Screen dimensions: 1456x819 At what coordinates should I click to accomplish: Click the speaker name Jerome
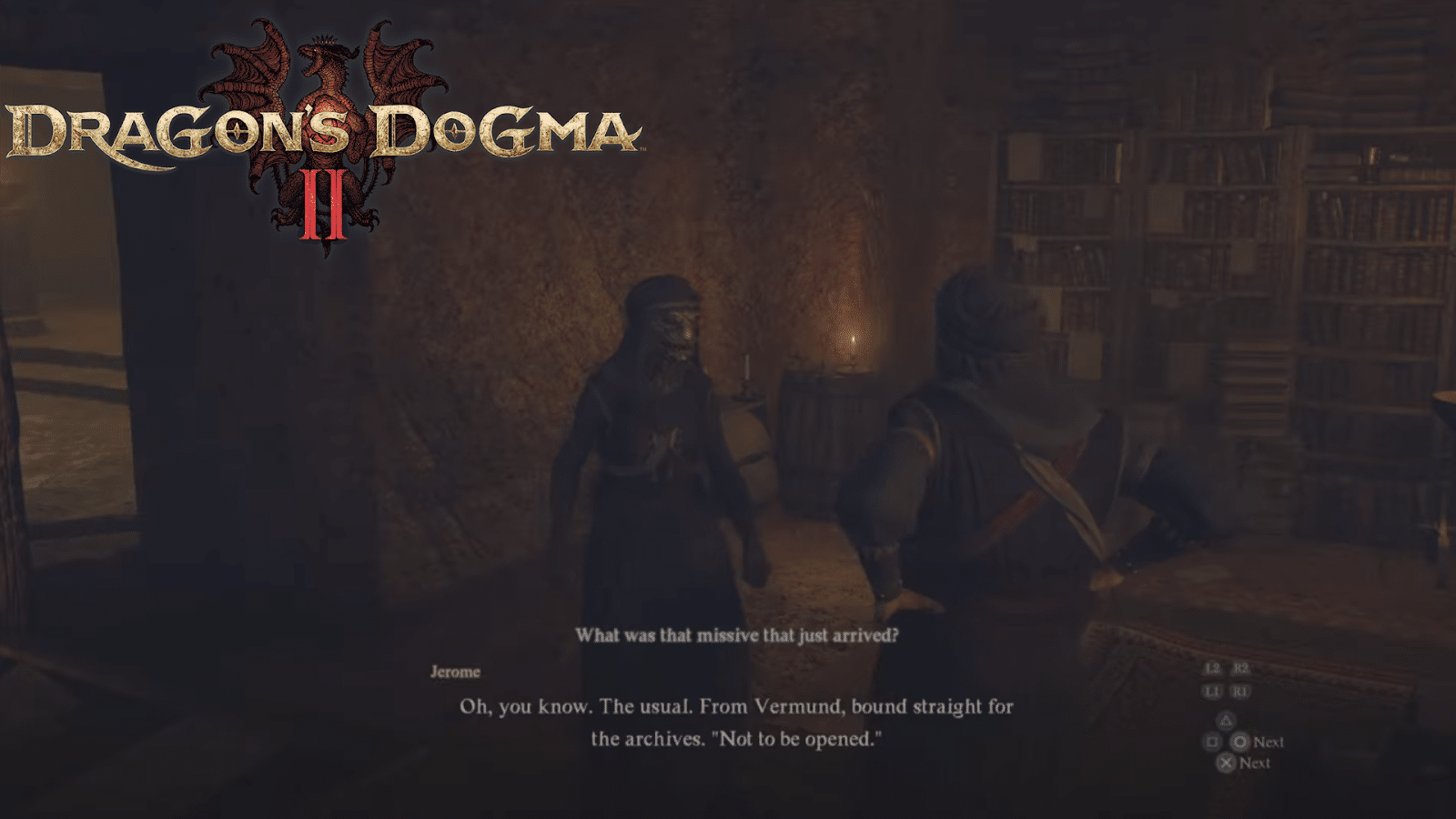point(455,672)
